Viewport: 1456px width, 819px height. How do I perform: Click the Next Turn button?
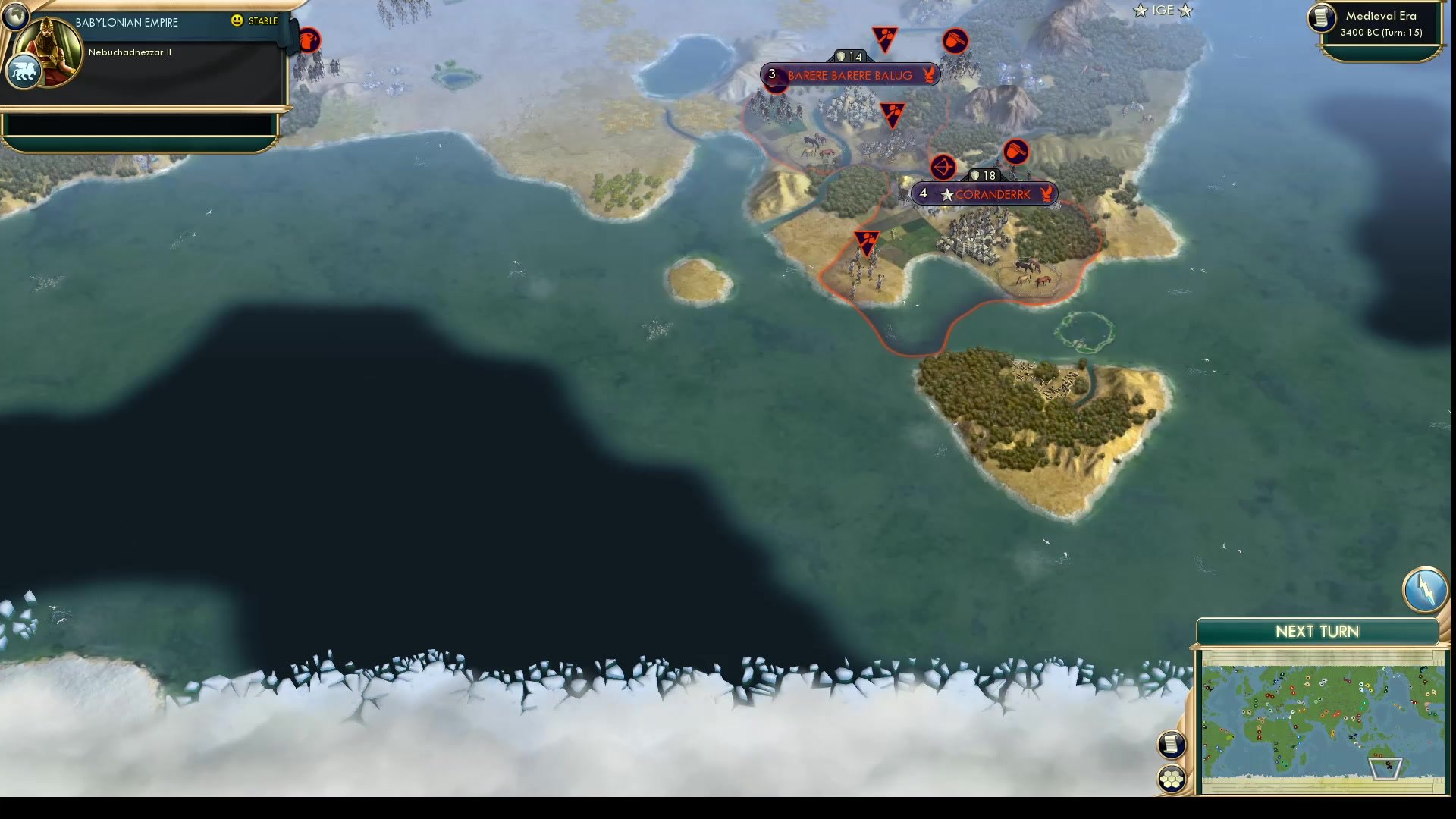(x=1316, y=631)
